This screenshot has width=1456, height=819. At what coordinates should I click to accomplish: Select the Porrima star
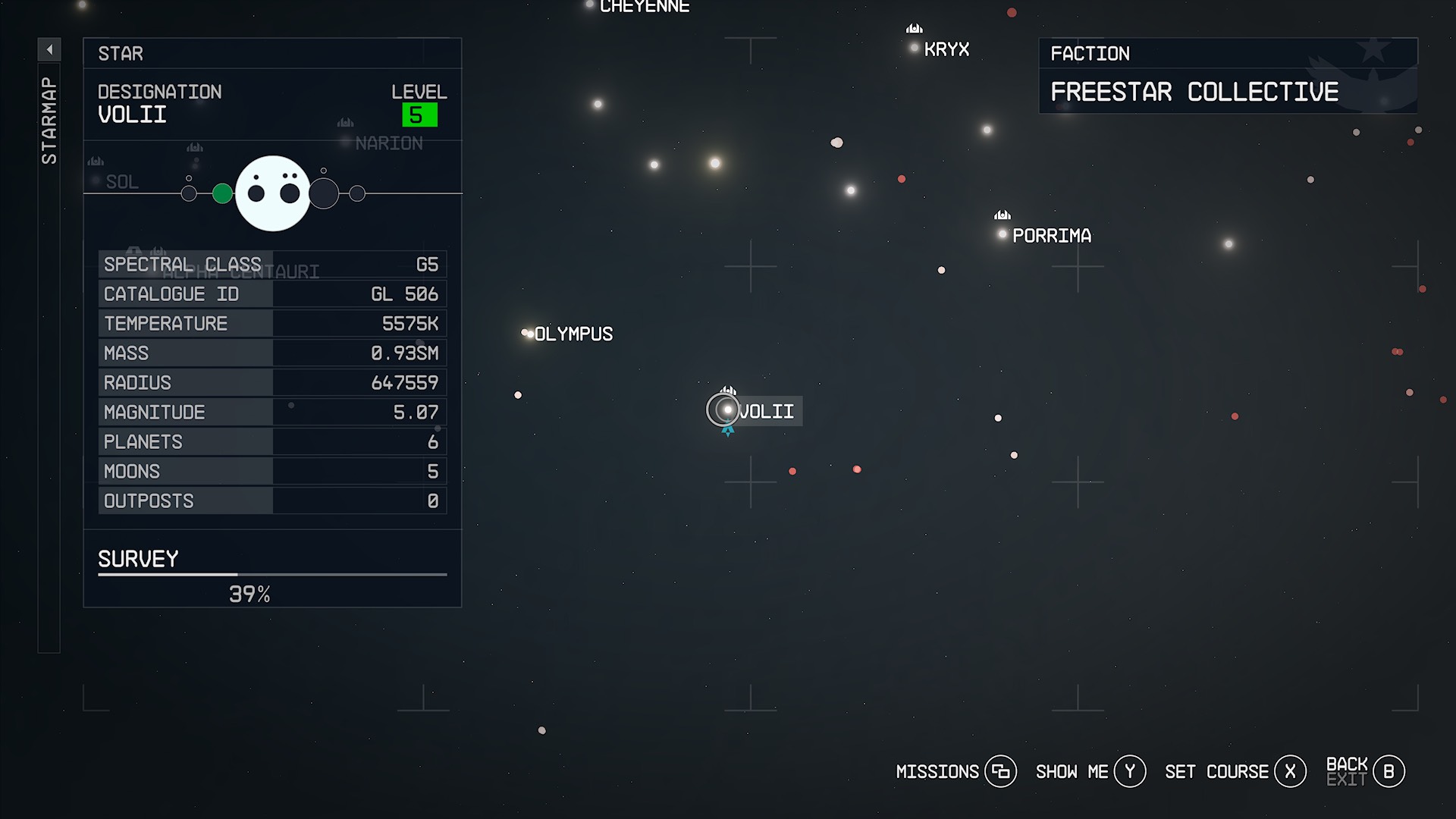1001,235
